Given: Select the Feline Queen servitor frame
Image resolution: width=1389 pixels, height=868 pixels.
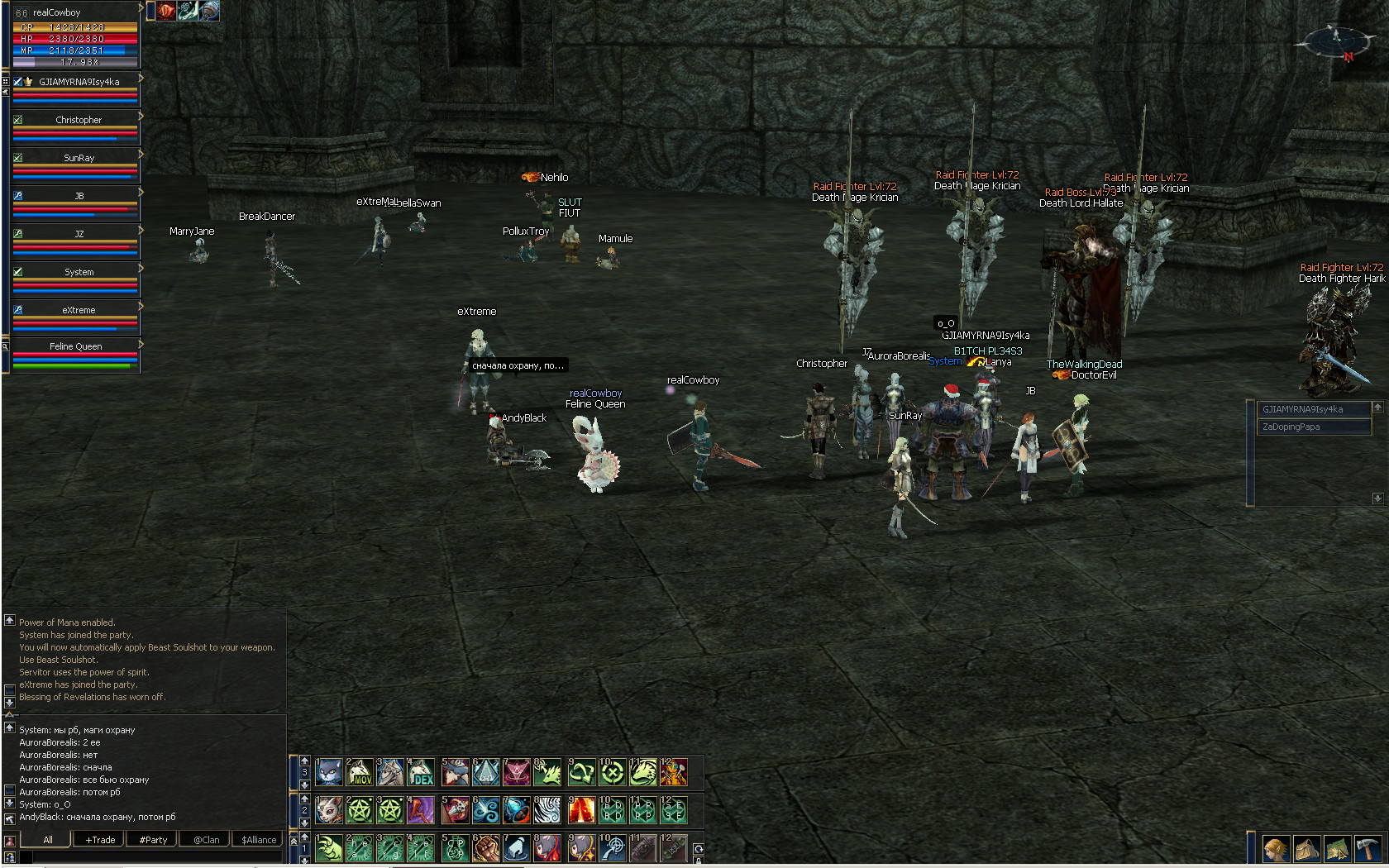Looking at the screenshot, I should [75, 346].
